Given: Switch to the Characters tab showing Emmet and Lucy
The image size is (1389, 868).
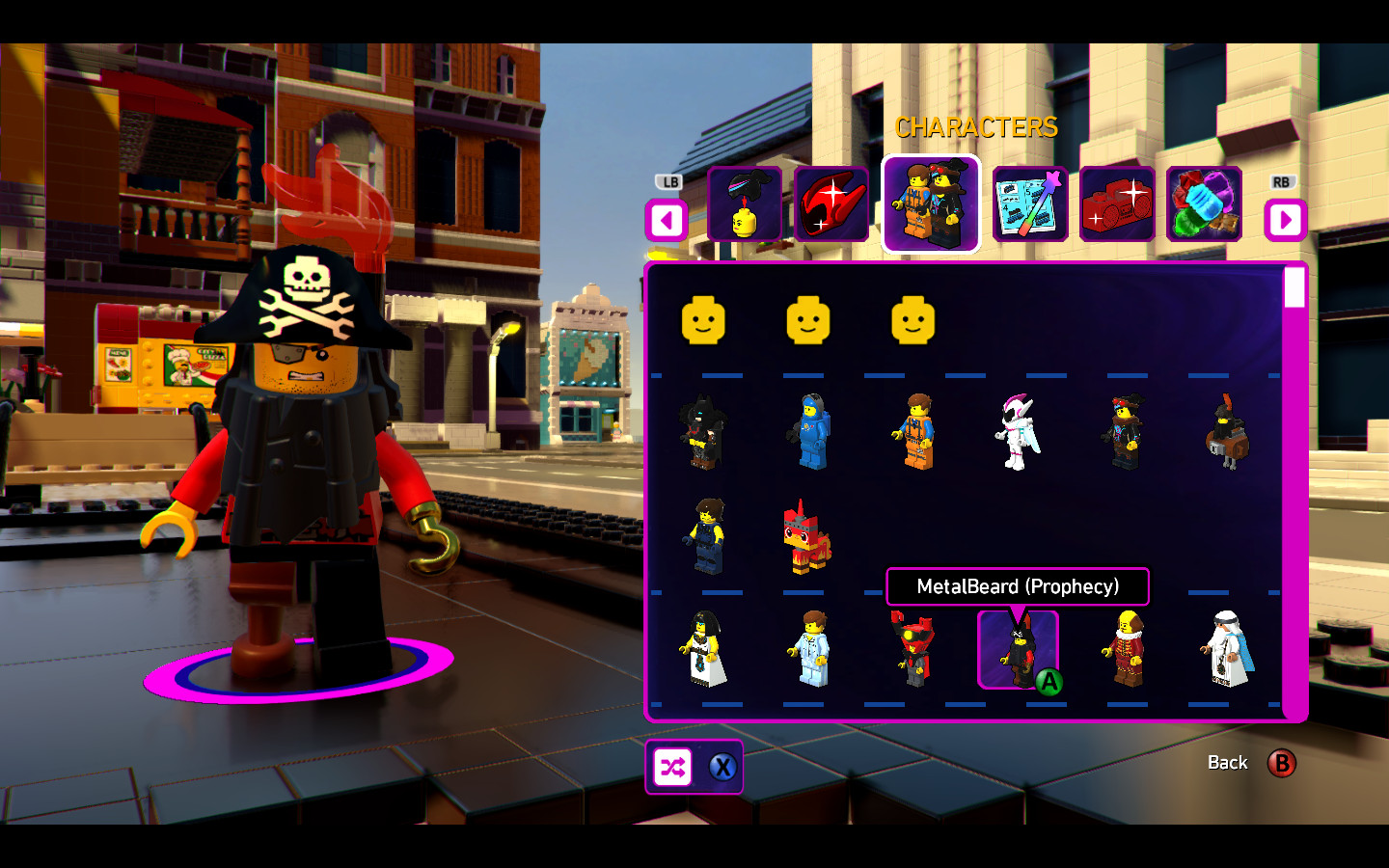Looking at the screenshot, I should pos(930,204).
